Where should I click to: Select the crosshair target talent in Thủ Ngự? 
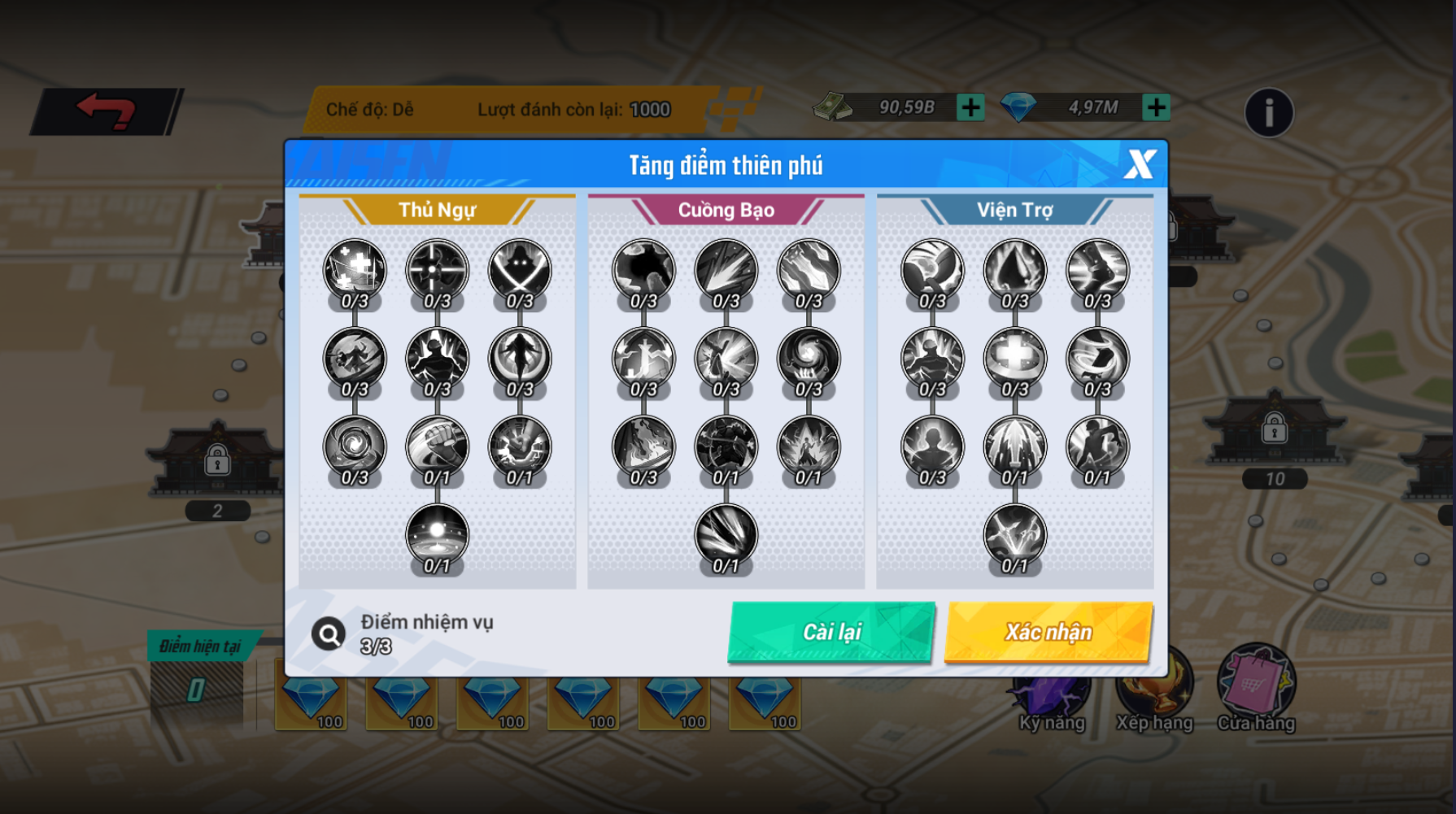click(x=437, y=270)
